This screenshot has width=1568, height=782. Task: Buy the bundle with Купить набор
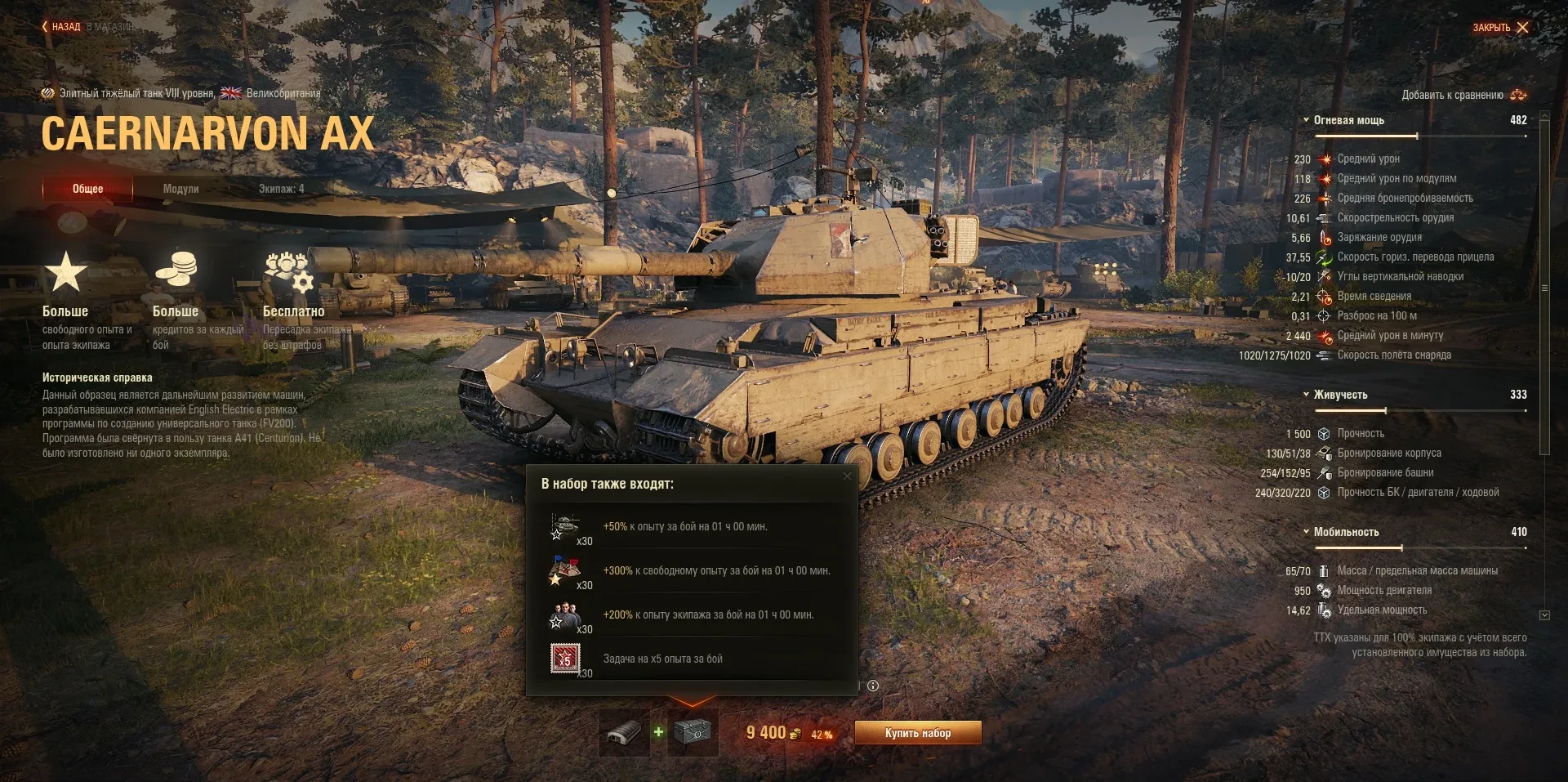[917, 733]
